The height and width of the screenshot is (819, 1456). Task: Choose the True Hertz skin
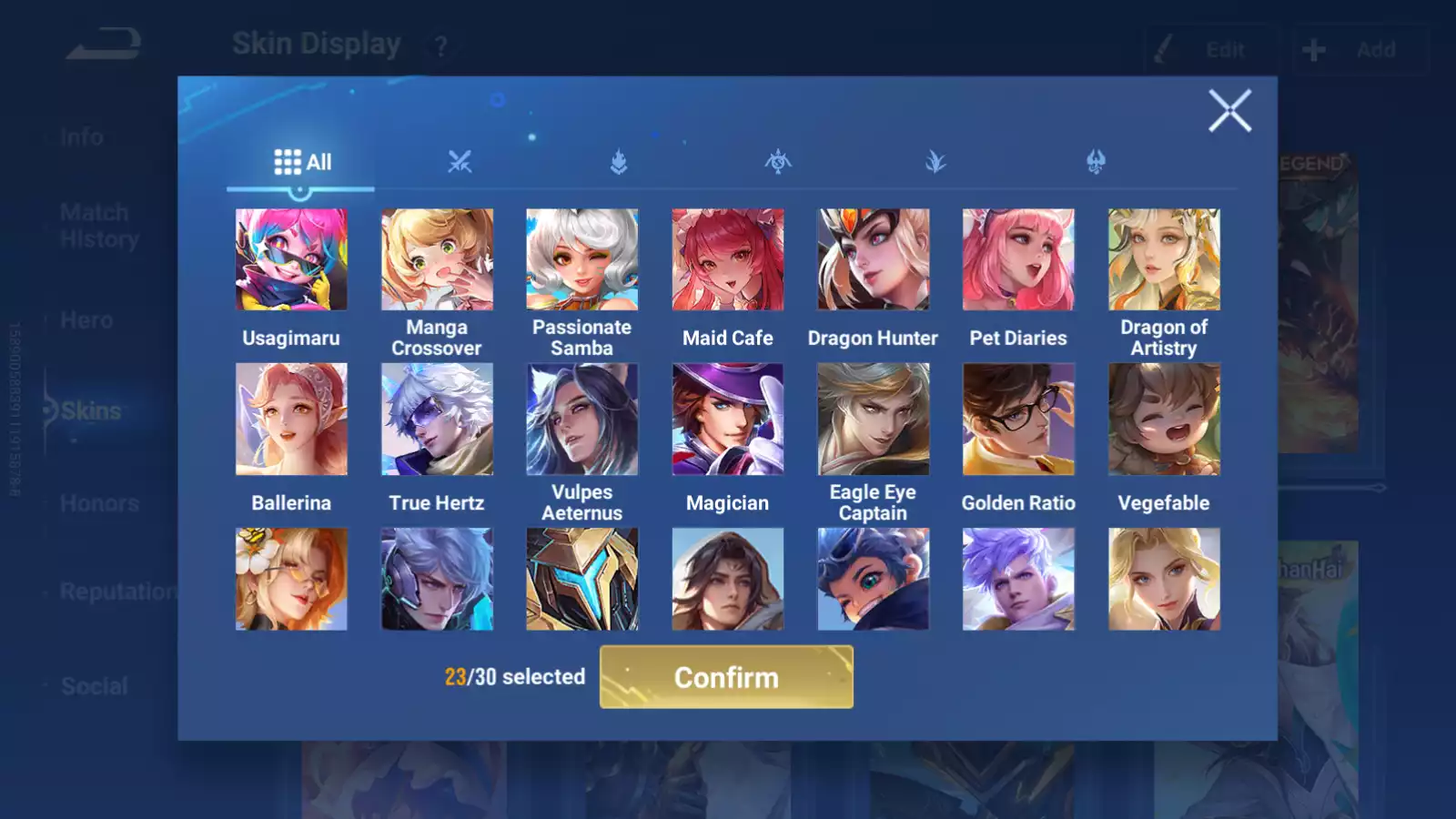click(437, 420)
